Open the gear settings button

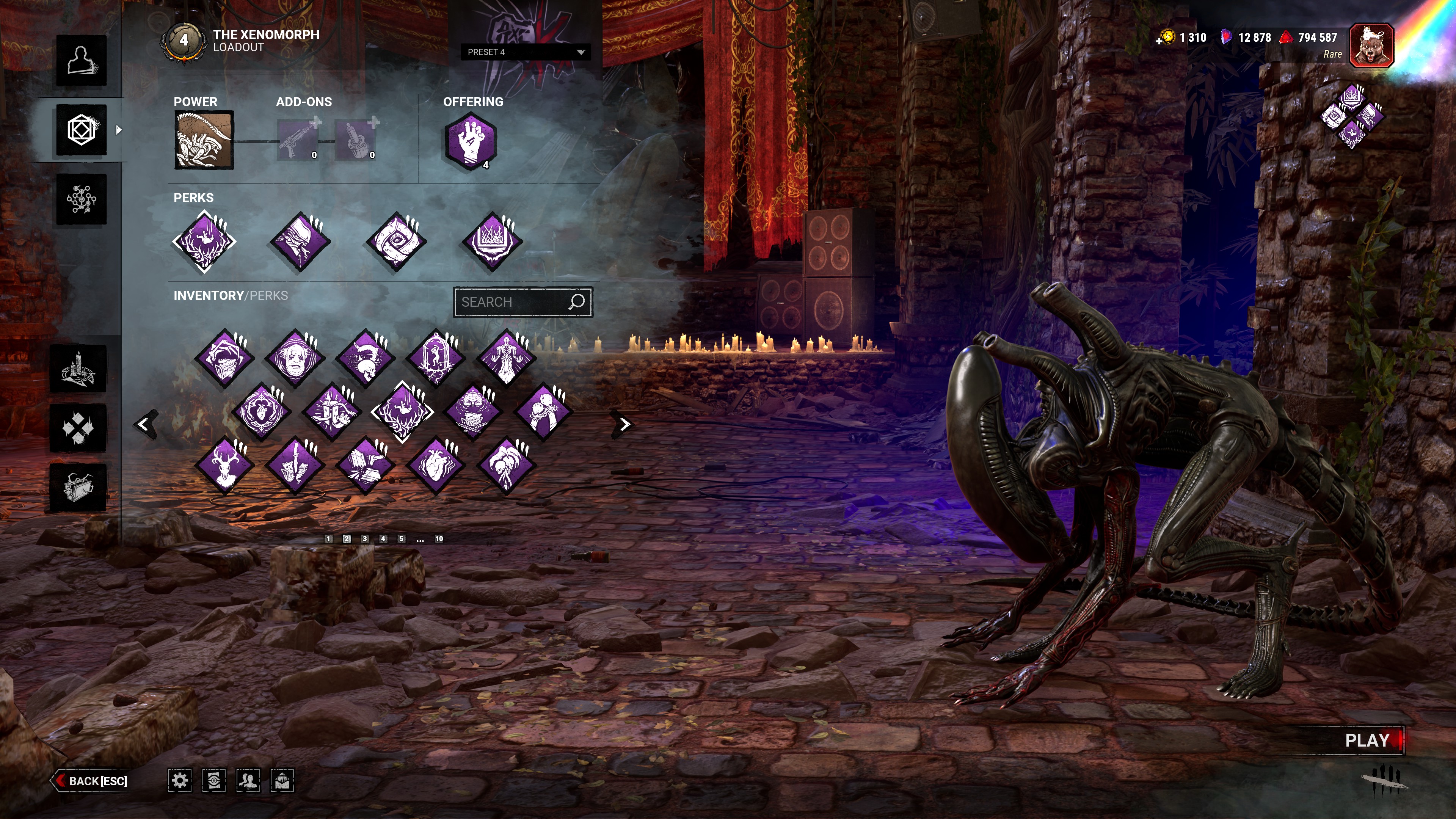tap(180, 781)
